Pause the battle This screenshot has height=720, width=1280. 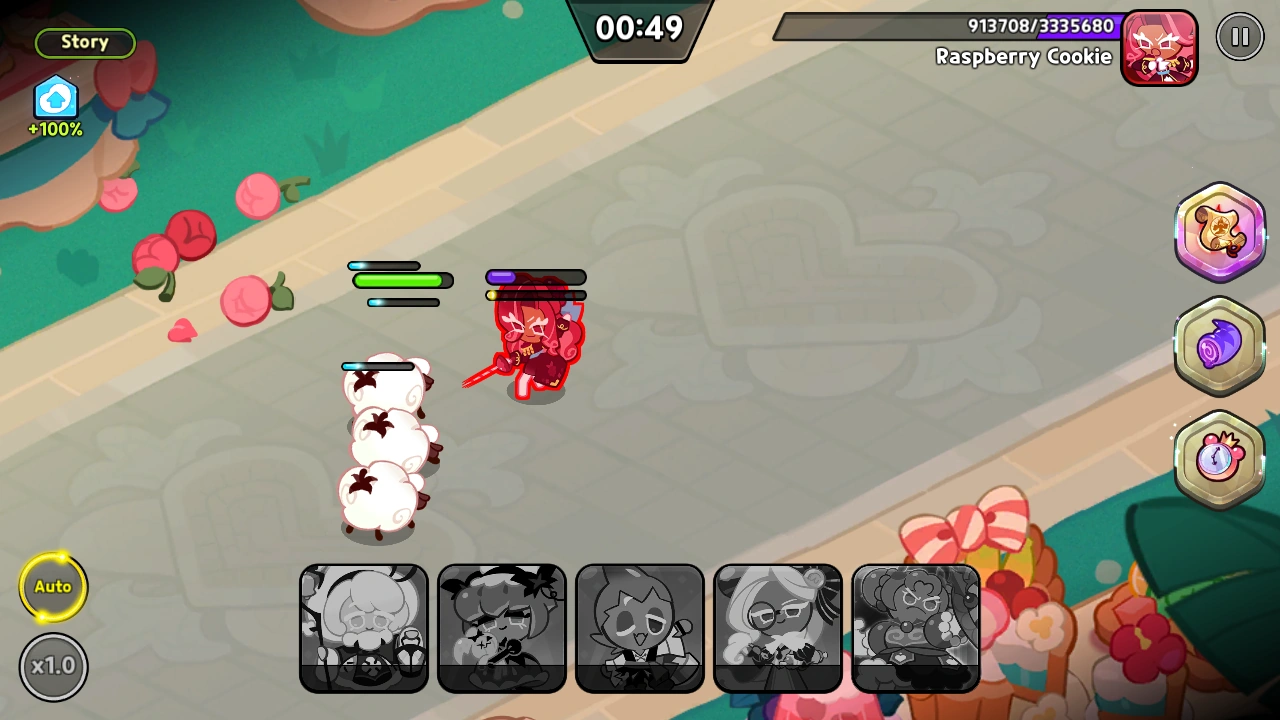tap(1240, 36)
